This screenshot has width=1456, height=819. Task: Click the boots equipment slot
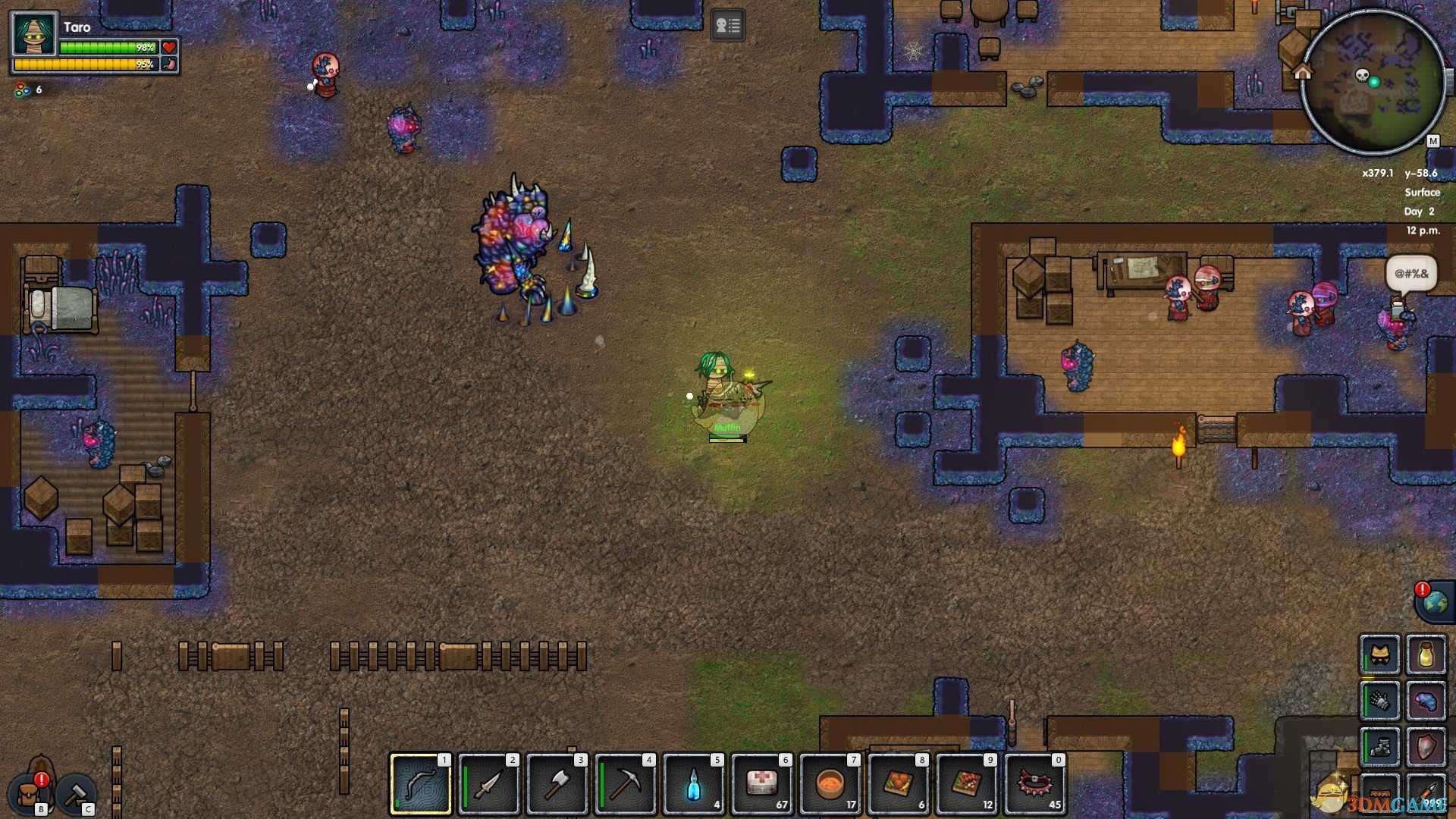click(x=1379, y=747)
